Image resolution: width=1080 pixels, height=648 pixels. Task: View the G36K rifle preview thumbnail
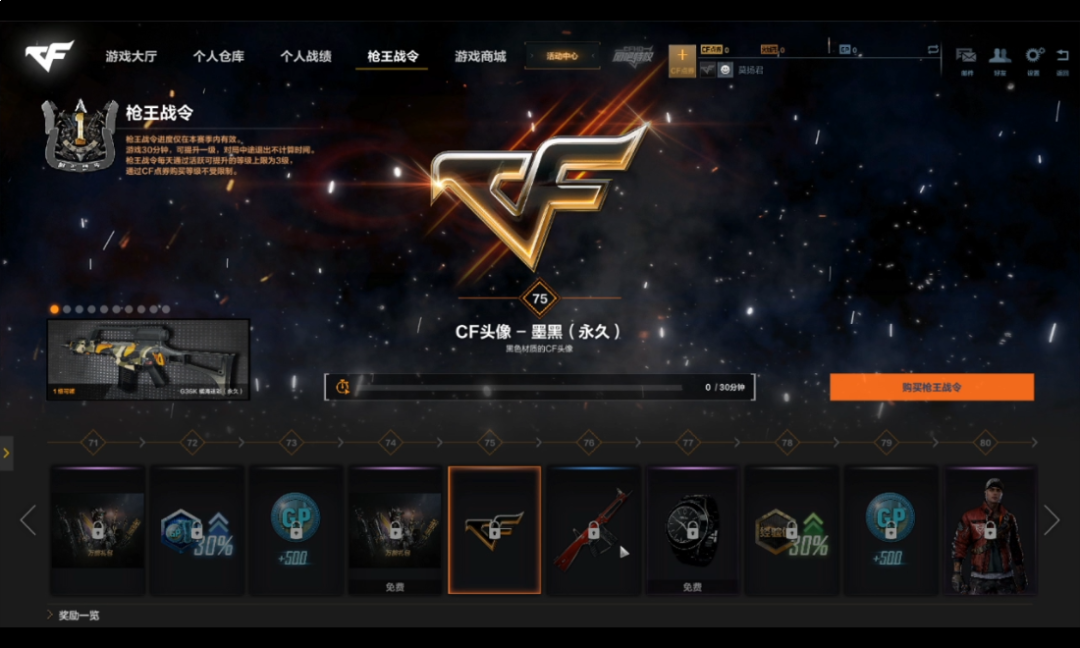148,359
